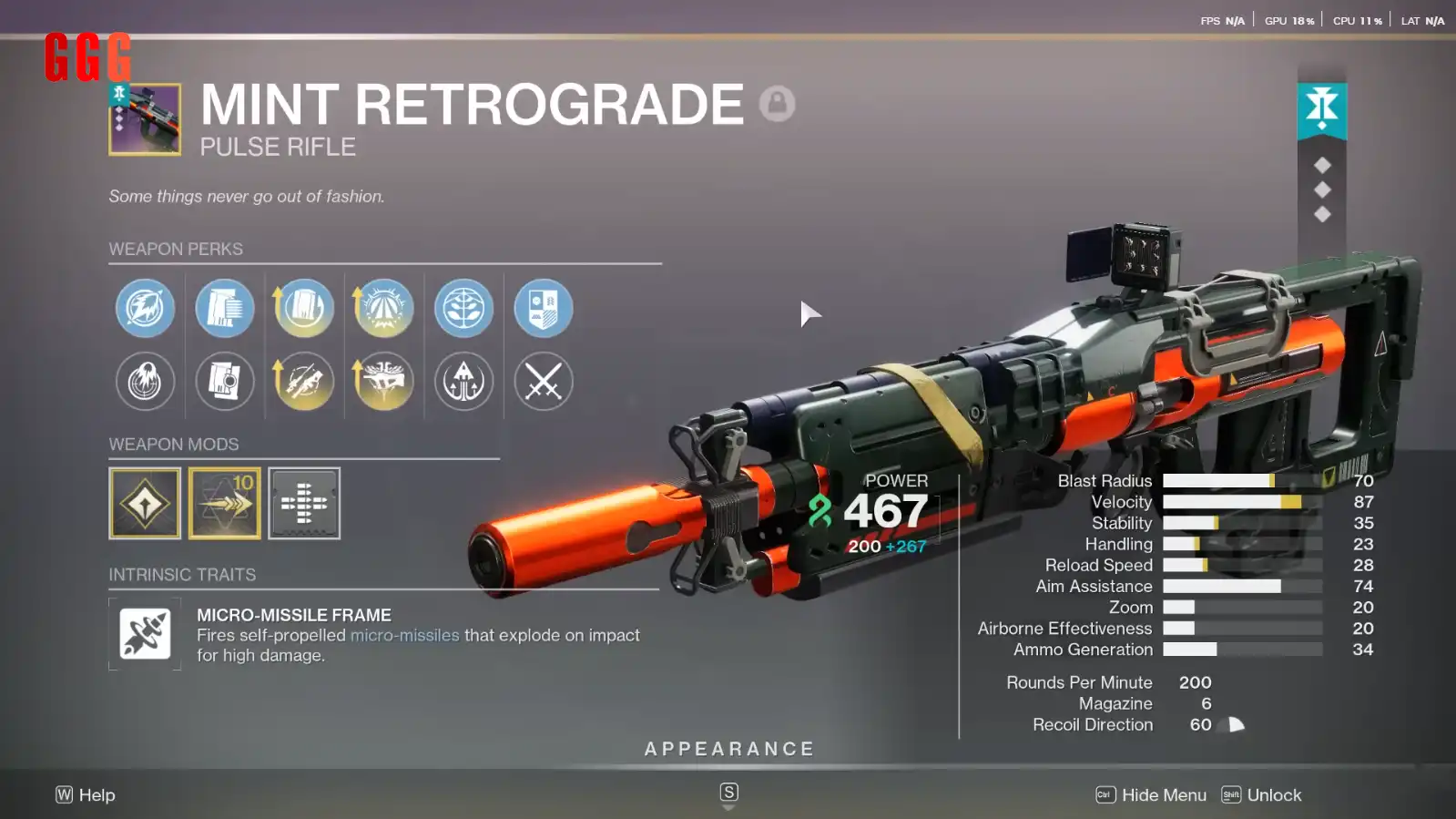The height and width of the screenshot is (819, 1456).
Task: Open the gold diamond arrow mod slot
Action: pyautogui.click(x=145, y=504)
